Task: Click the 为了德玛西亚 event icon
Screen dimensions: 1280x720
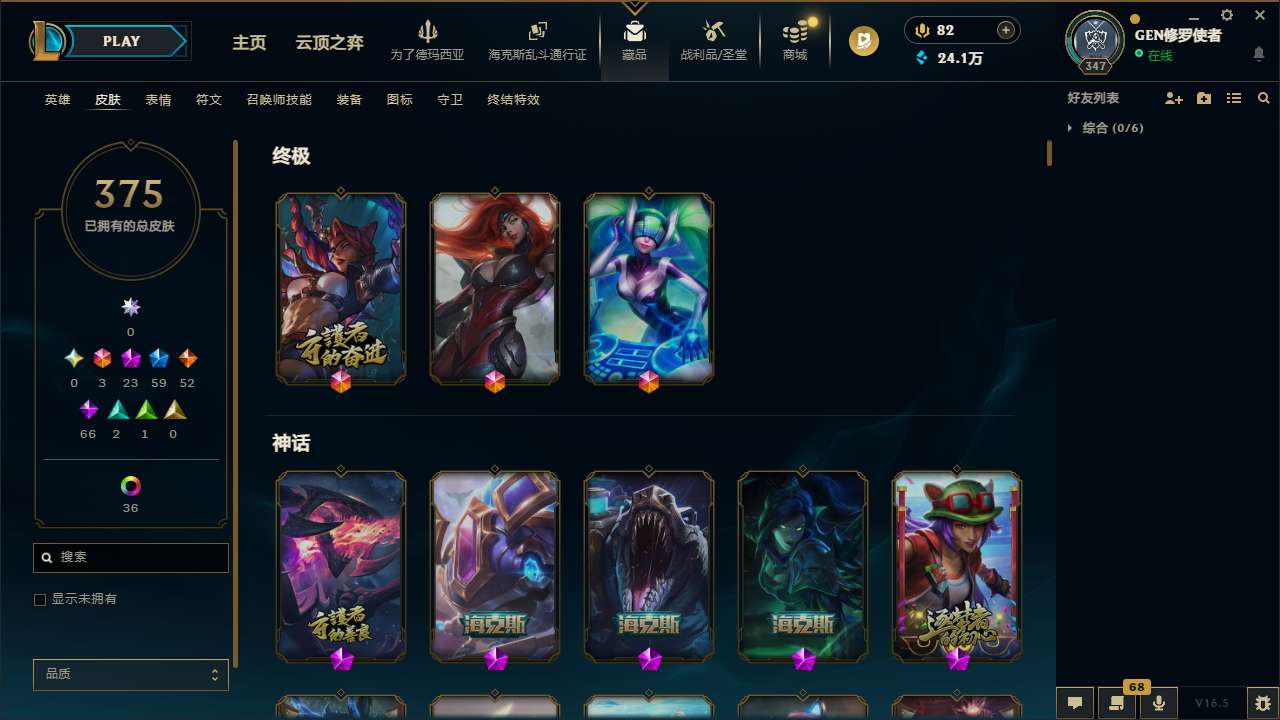Action: point(429,40)
